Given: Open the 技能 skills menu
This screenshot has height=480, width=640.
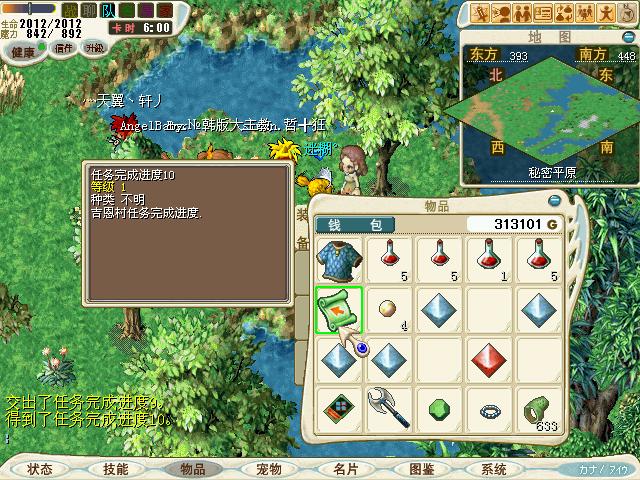Looking at the screenshot, I should click(116, 468).
